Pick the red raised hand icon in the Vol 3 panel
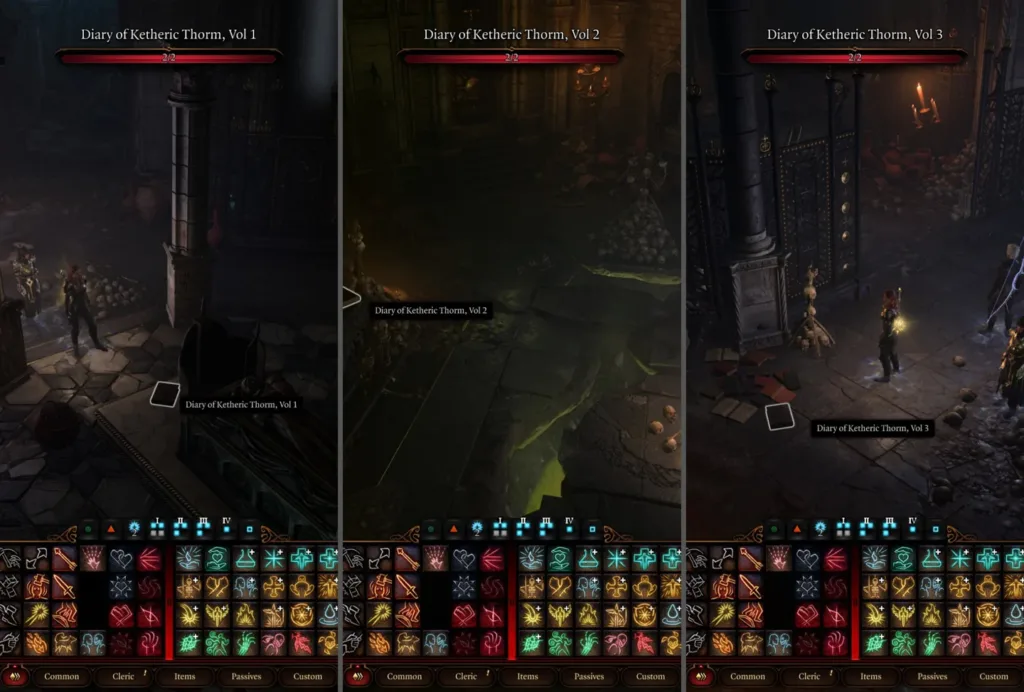The image size is (1024, 692). point(836,643)
